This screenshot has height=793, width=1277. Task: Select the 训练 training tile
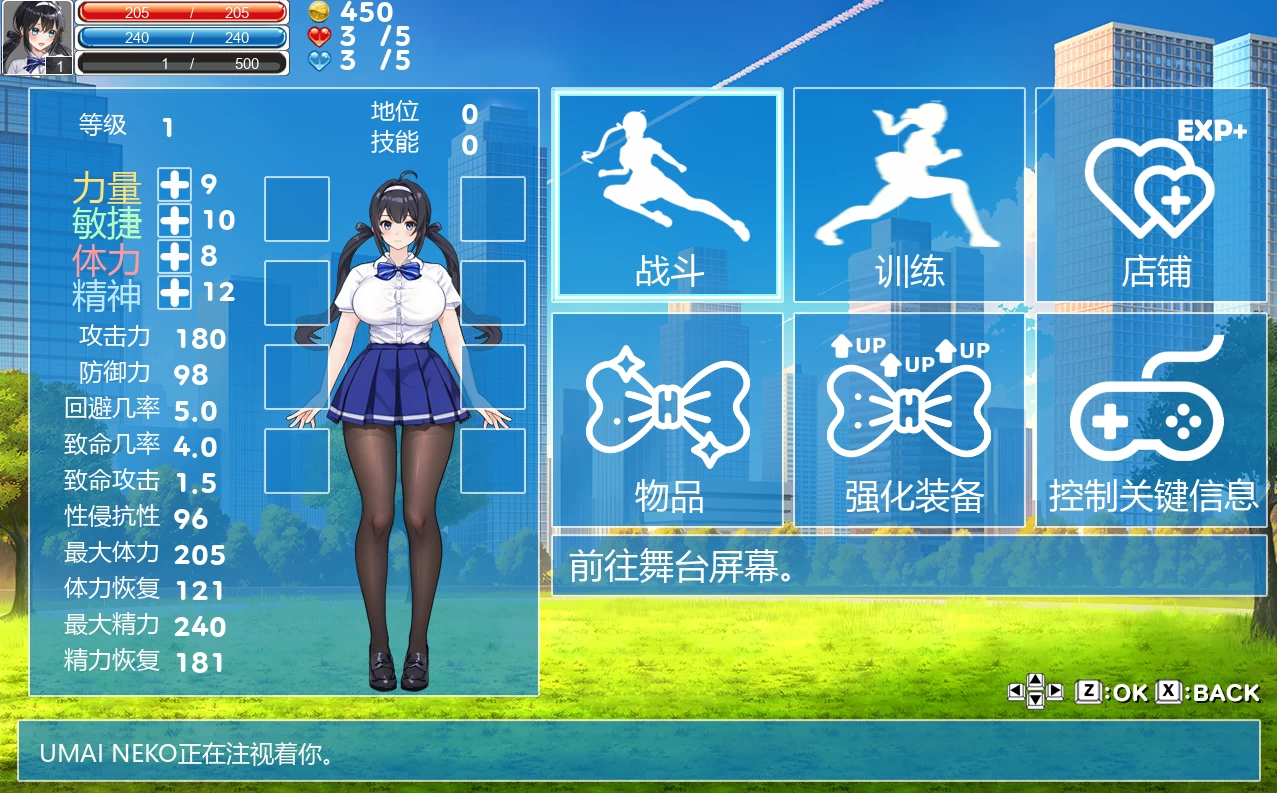(909, 195)
